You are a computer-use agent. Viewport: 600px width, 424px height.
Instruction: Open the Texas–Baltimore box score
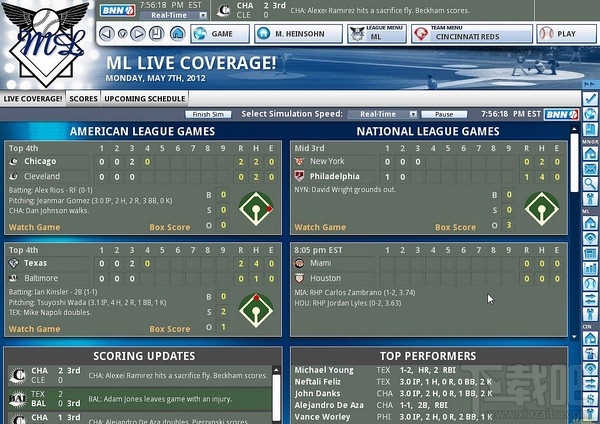(x=169, y=329)
